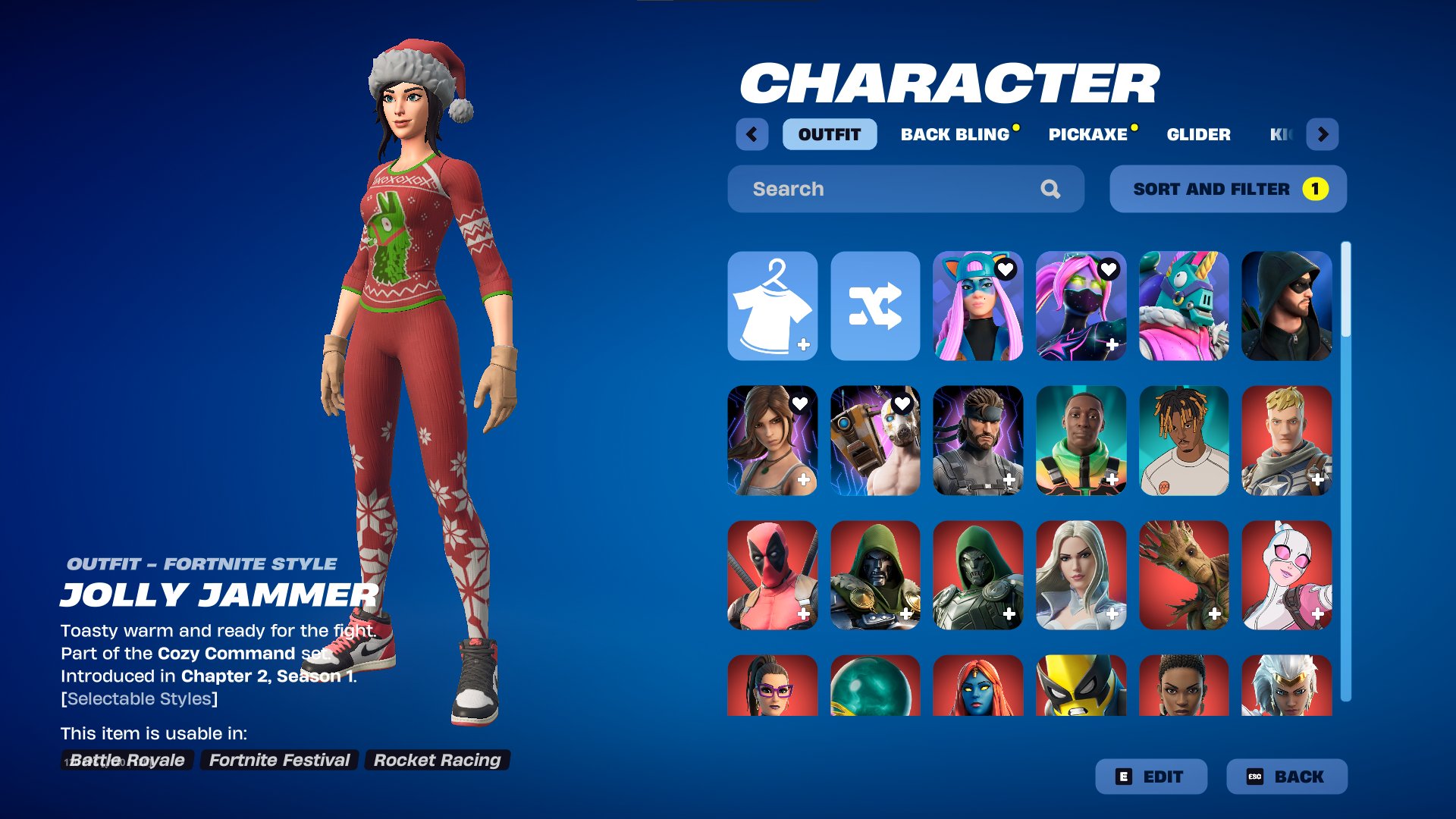Screen dimensions: 1456x819
Task: Click the BACK button
Action: pos(1287,777)
